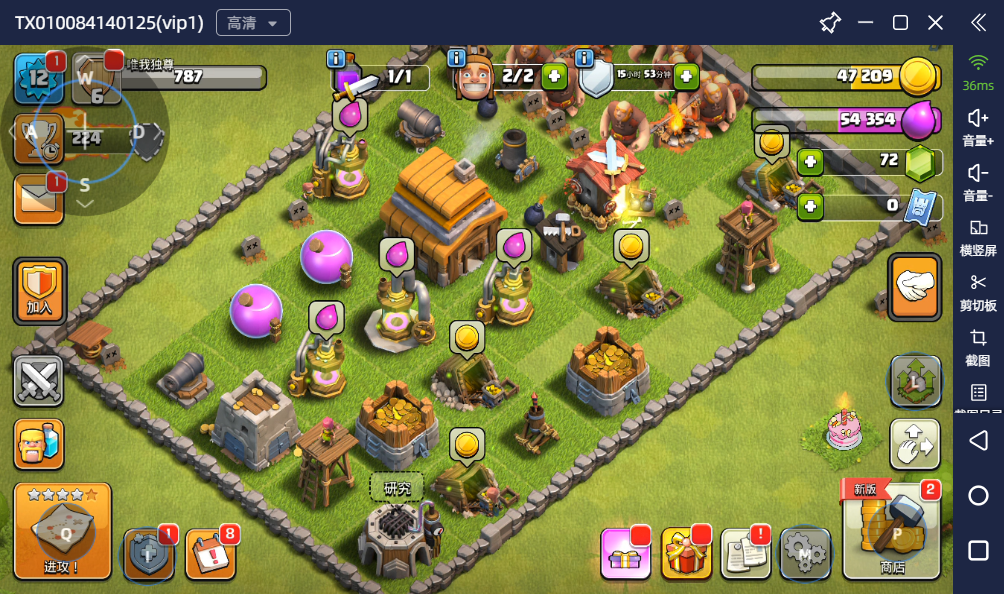Open the layout editor hand arrows button

914,444
